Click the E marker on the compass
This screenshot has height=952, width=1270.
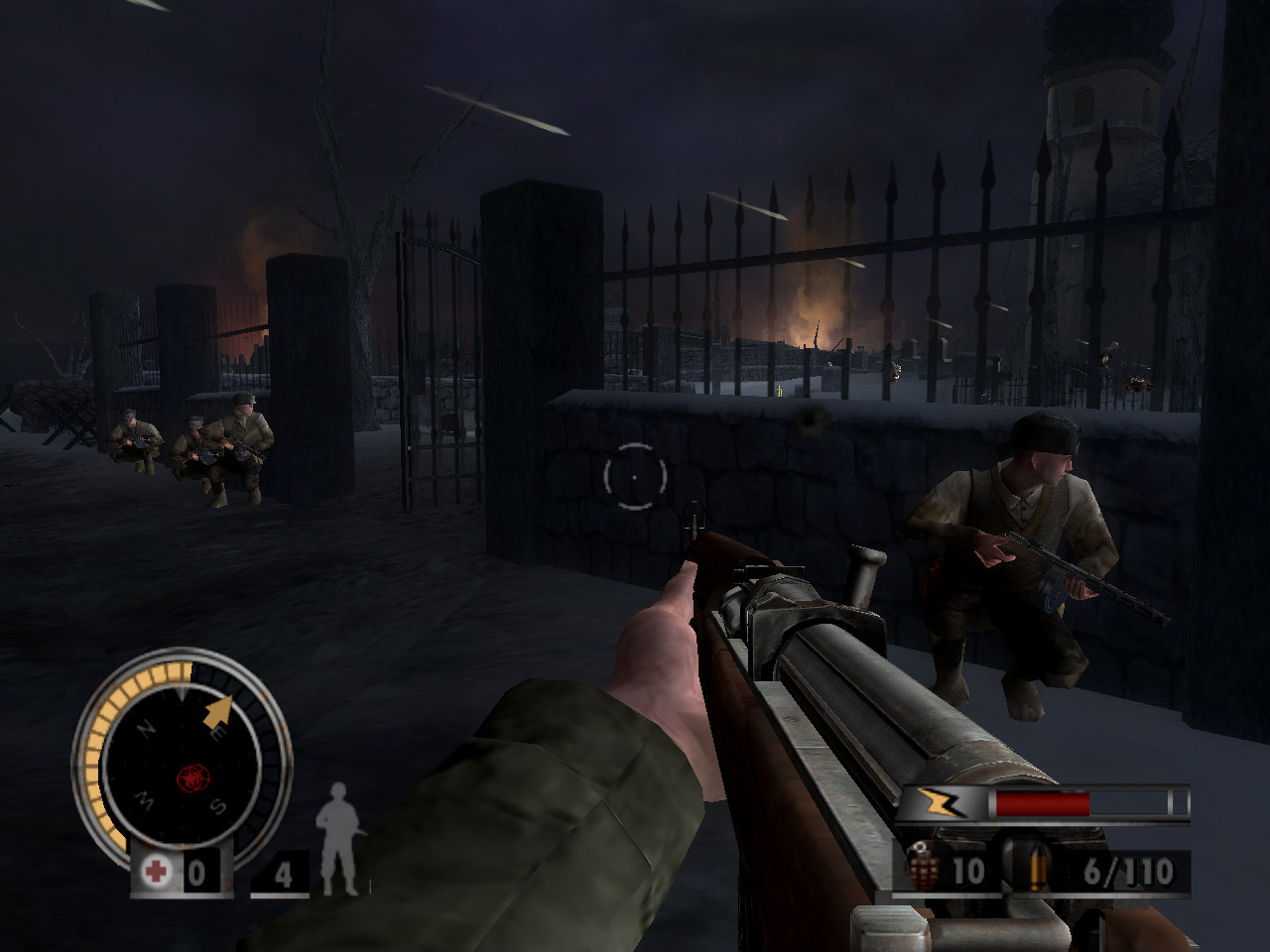pyautogui.click(x=216, y=731)
